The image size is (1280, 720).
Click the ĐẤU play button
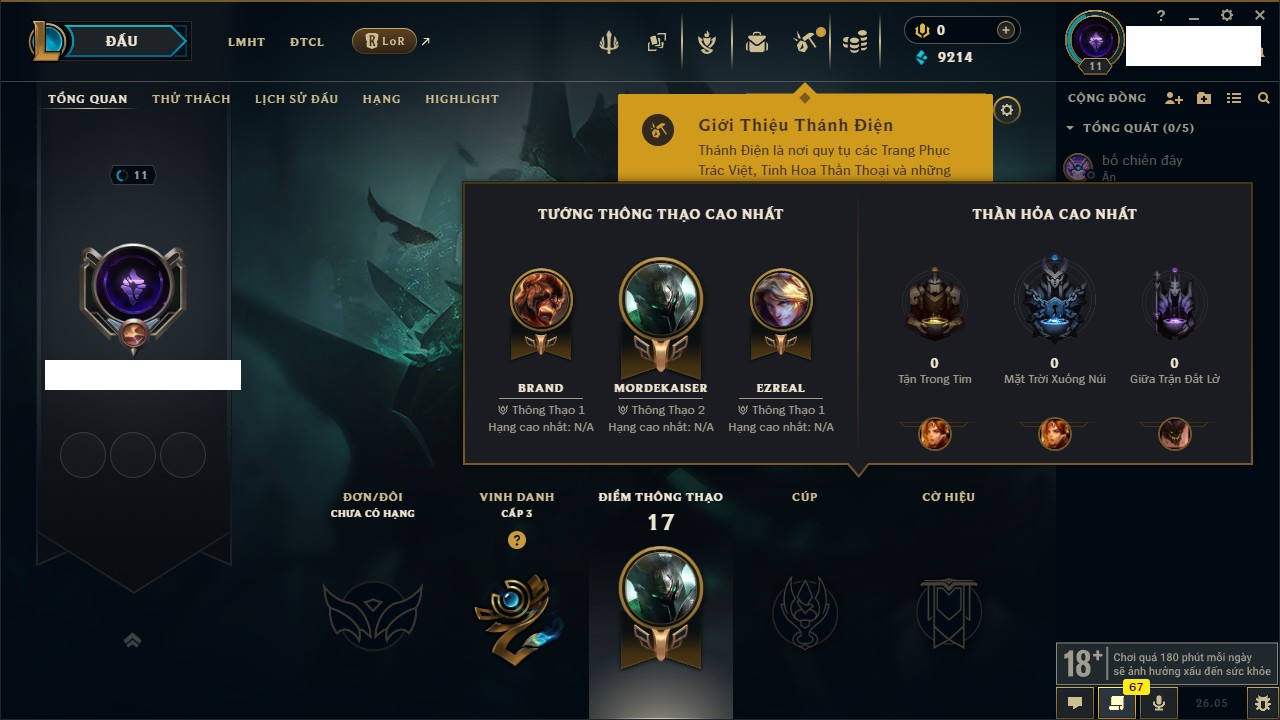coord(122,41)
